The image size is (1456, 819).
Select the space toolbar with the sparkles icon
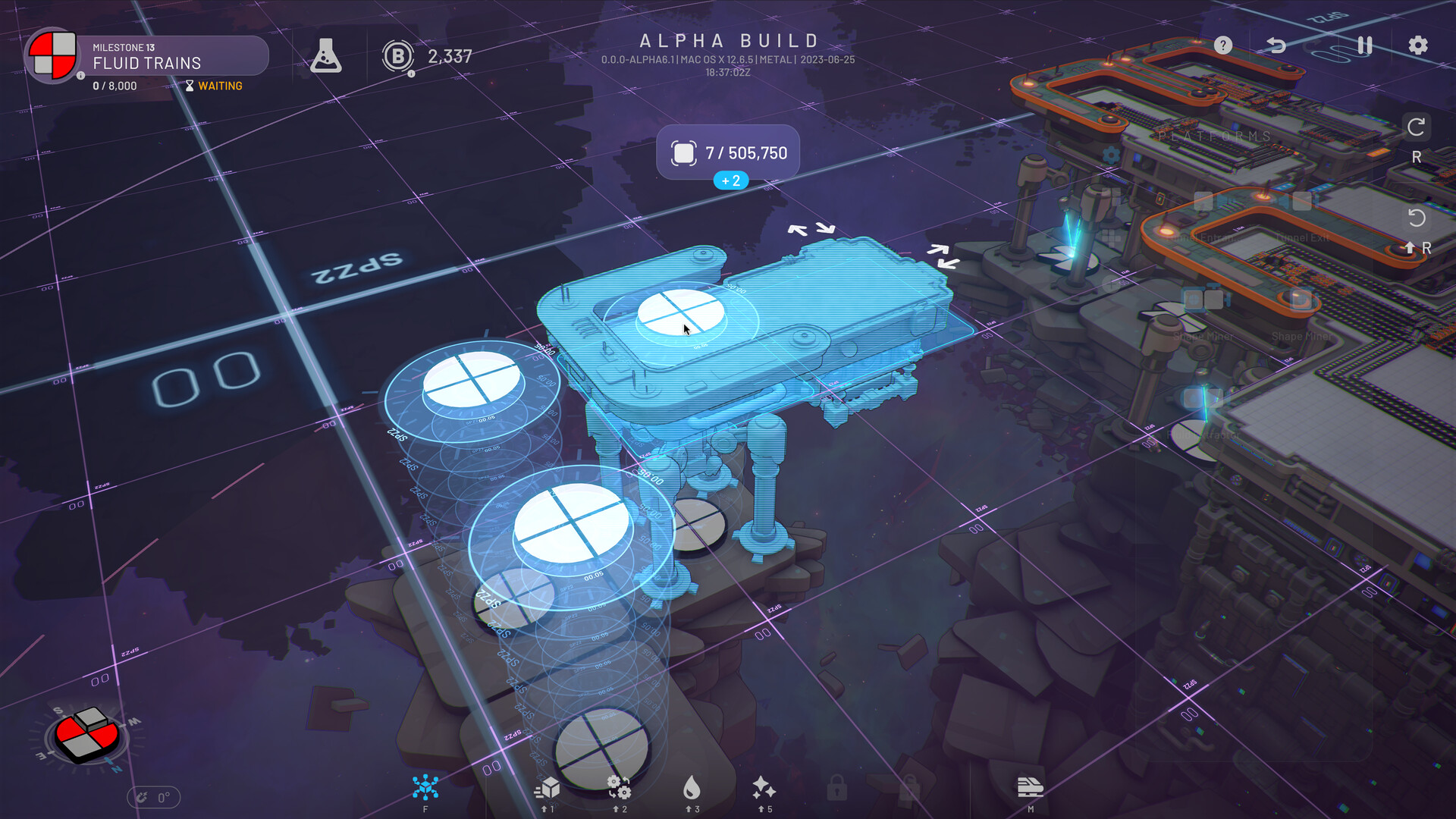tap(763, 787)
